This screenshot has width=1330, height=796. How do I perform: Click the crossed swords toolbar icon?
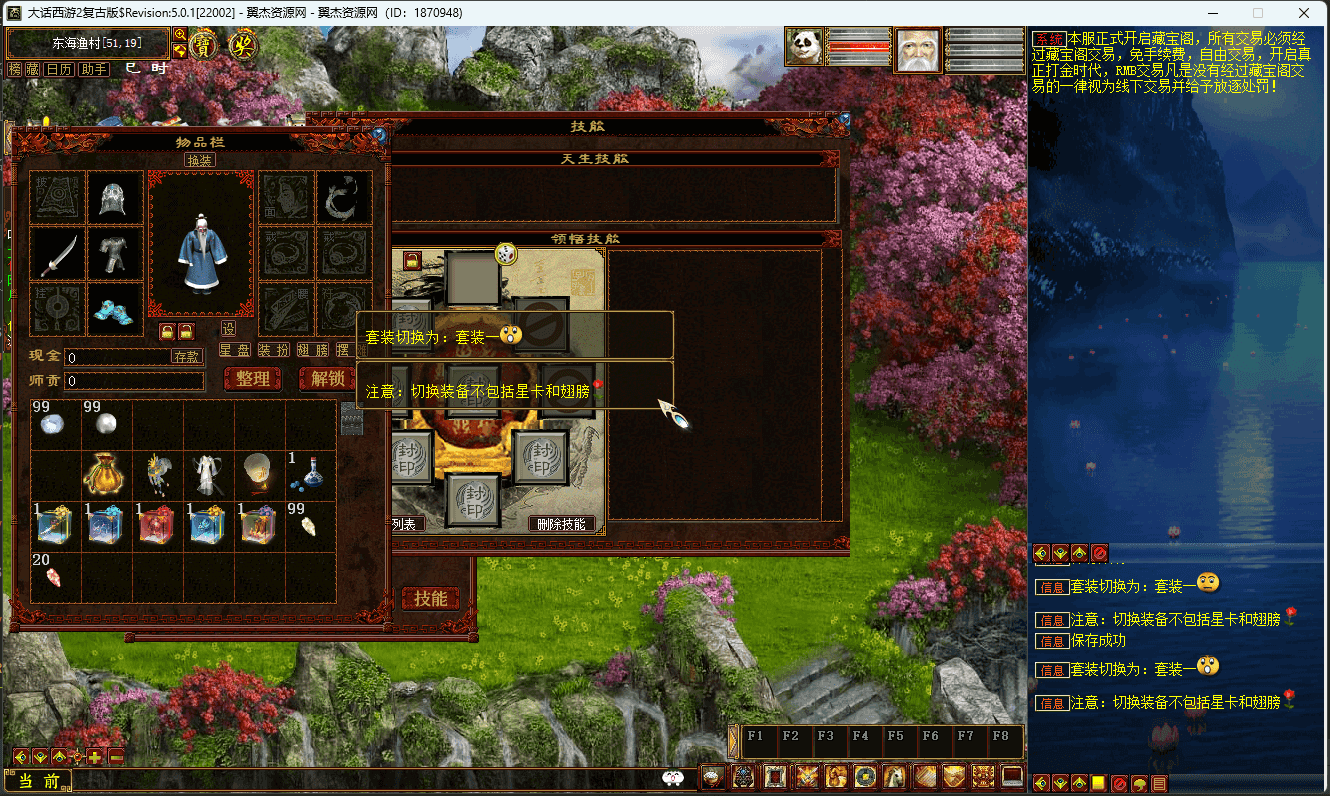(807, 776)
